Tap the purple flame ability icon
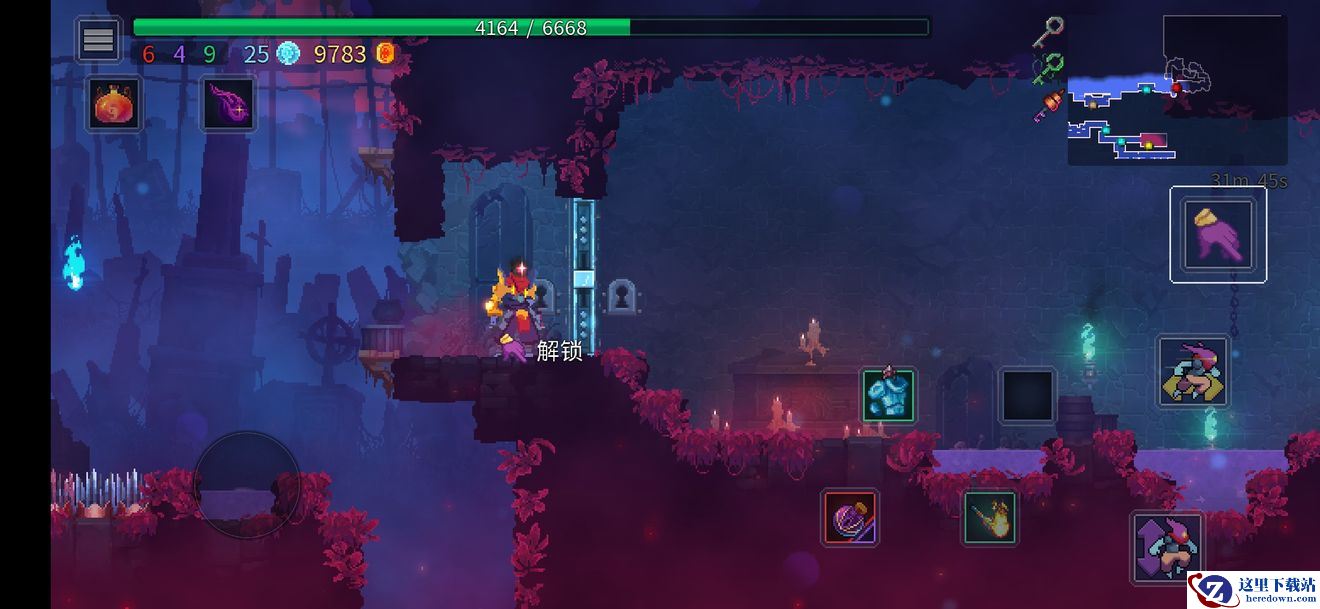This screenshot has height=609, width=1320. pos(229,104)
